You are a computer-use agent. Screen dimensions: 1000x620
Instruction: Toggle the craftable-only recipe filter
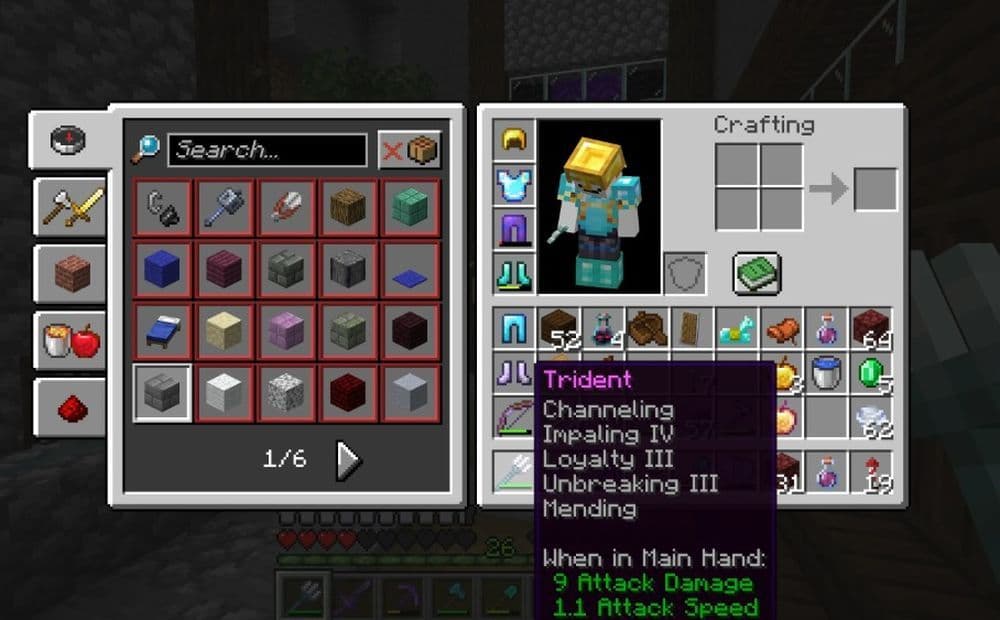tap(409, 150)
